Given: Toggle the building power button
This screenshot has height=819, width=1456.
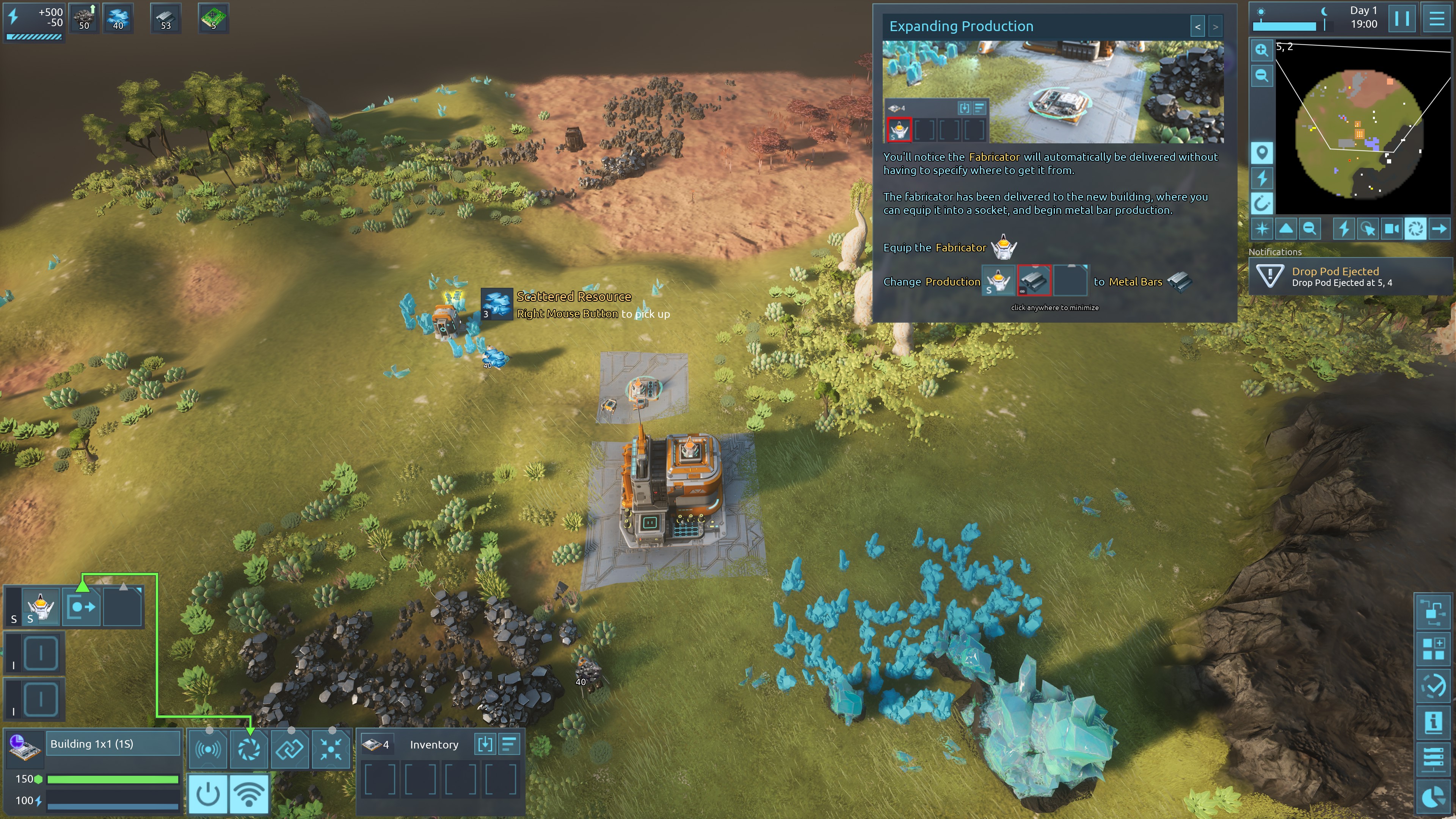Looking at the screenshot, I should (207, 794).
